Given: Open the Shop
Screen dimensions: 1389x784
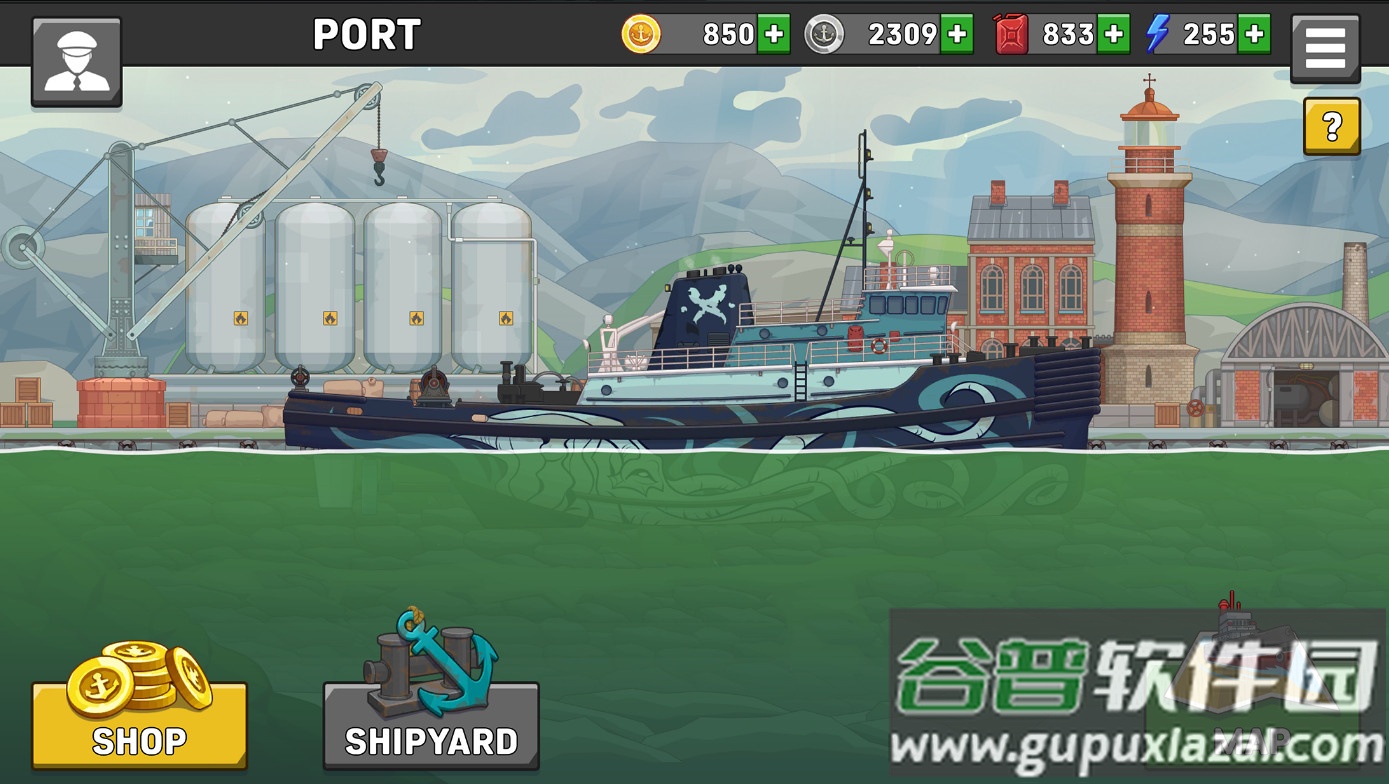Looking at the screenshot, I should point(139,724).
